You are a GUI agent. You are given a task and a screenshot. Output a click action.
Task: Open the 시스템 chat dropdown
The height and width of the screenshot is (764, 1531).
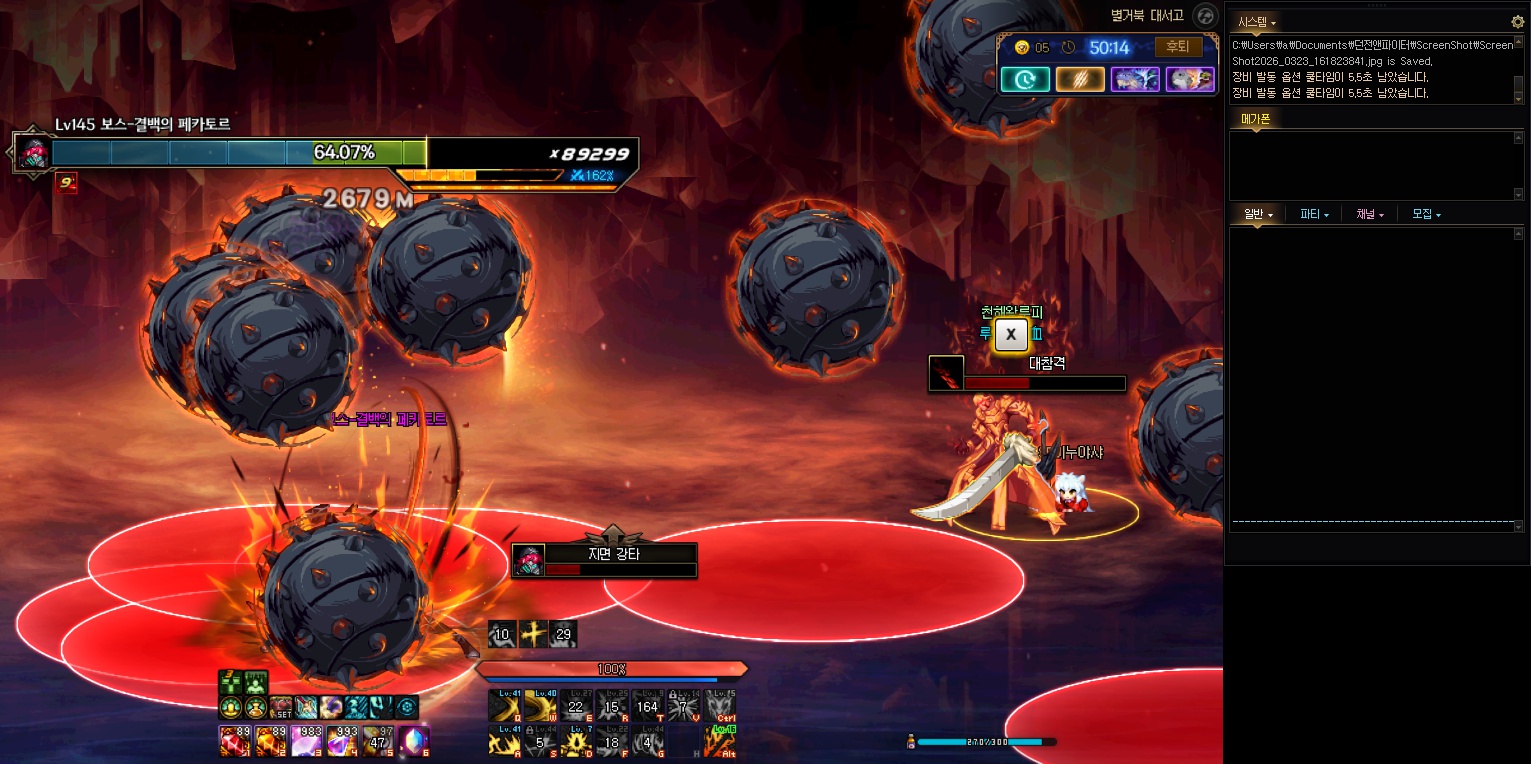click(1257, 21)
